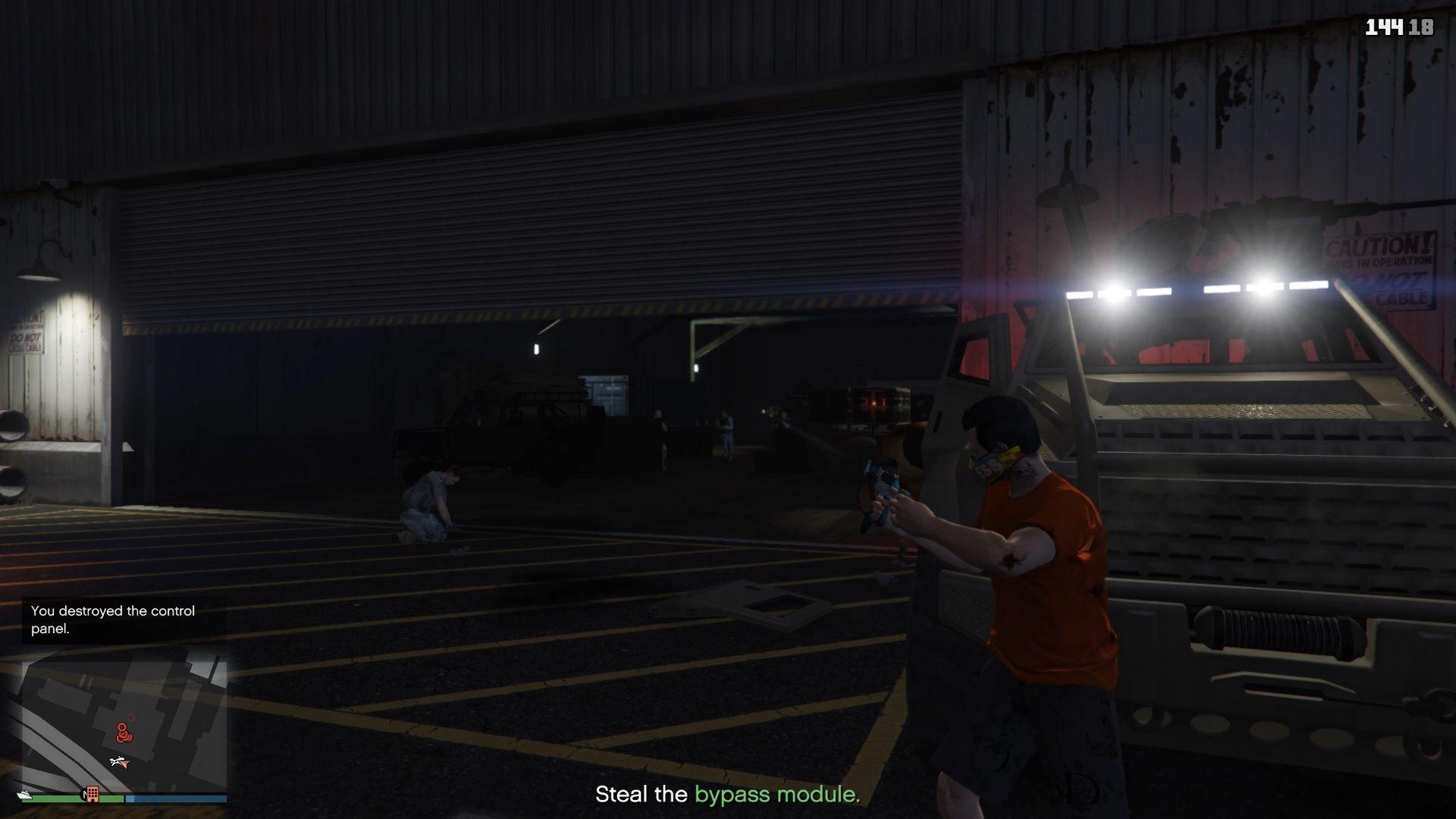Click the orange building icon on the minimap
This screenshot has width=1456, height=819.
[x=93, y=795]
